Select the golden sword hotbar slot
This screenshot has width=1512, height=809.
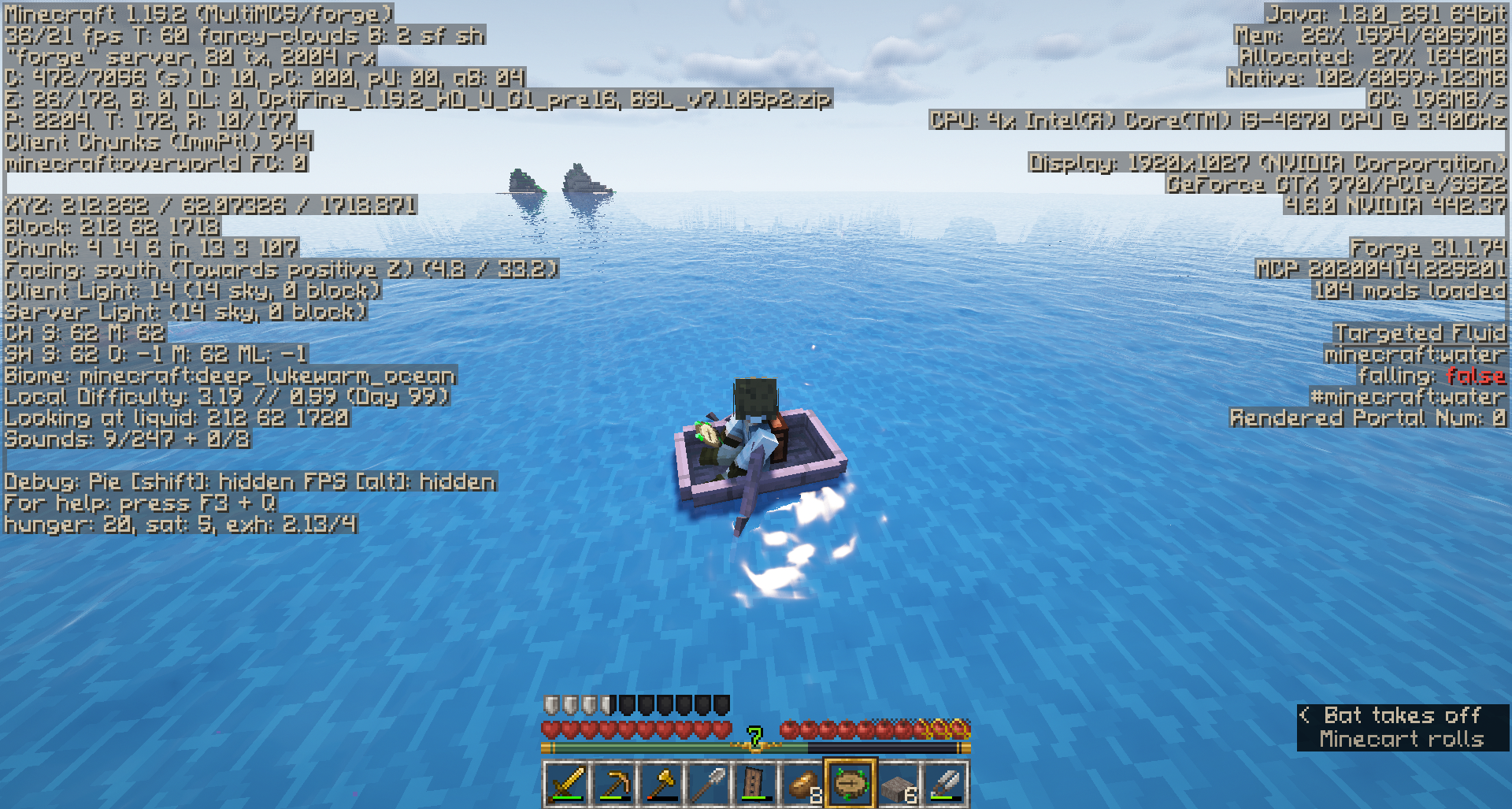pyautogui.click(x=566, y=784)
